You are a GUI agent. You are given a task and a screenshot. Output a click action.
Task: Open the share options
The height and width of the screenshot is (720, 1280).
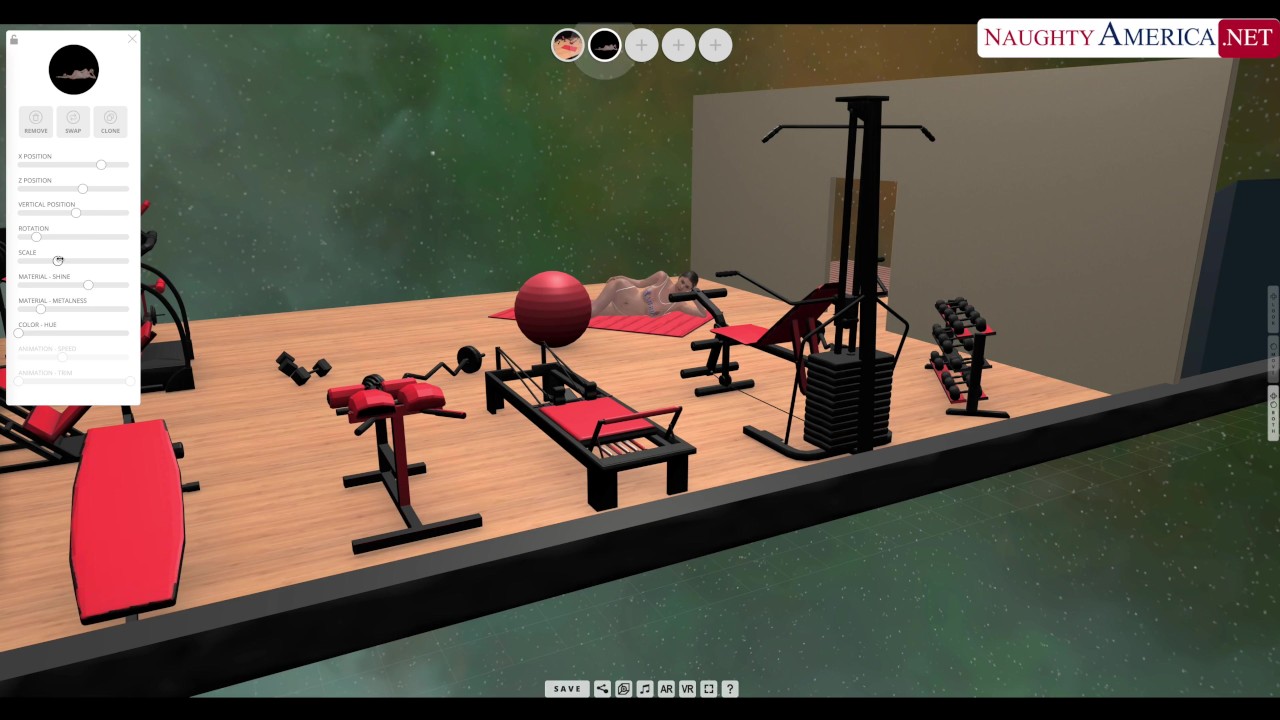pyautogui.click(x=602, y=689)
